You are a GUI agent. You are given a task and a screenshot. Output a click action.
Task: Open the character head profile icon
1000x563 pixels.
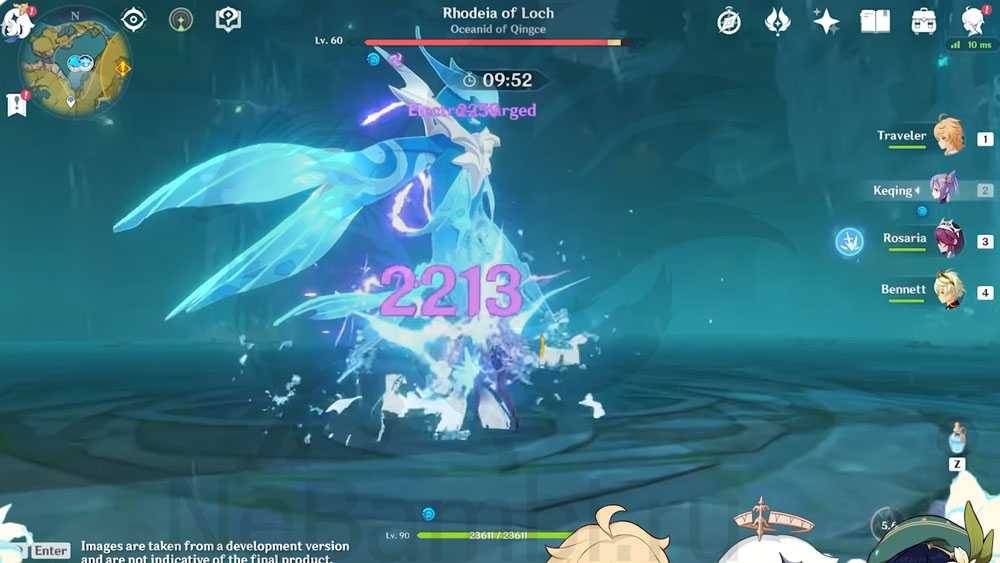point(972,21)
